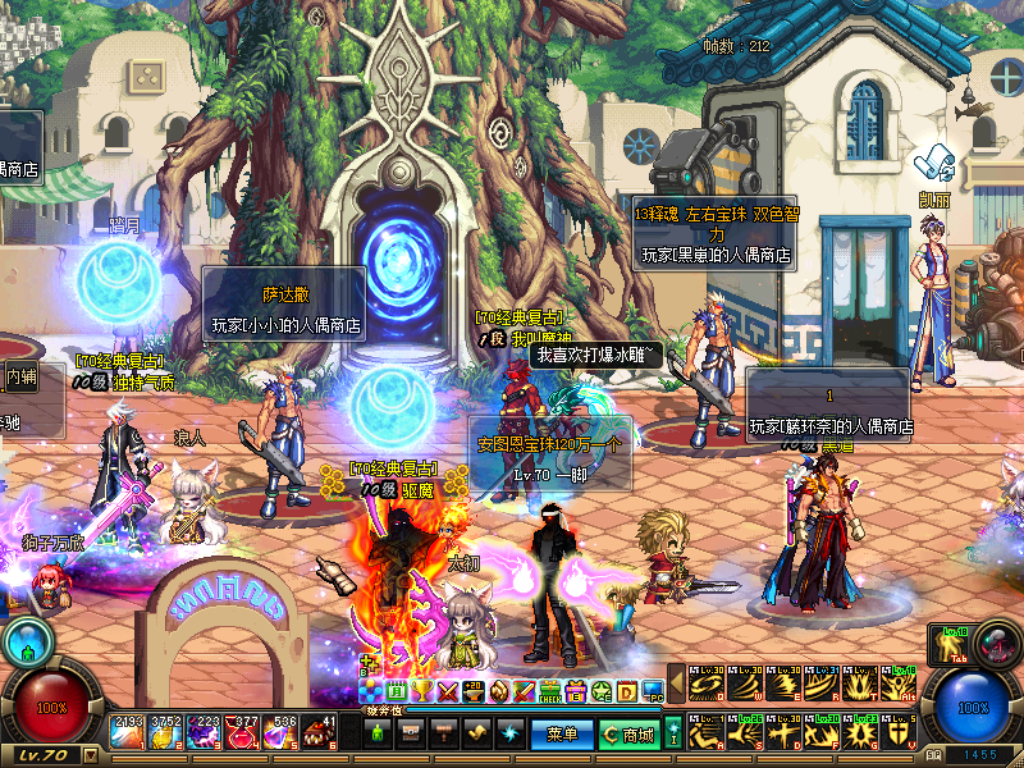
Task: Click the +20 anvil reinforcement icon
Action: tap(473, 691)
